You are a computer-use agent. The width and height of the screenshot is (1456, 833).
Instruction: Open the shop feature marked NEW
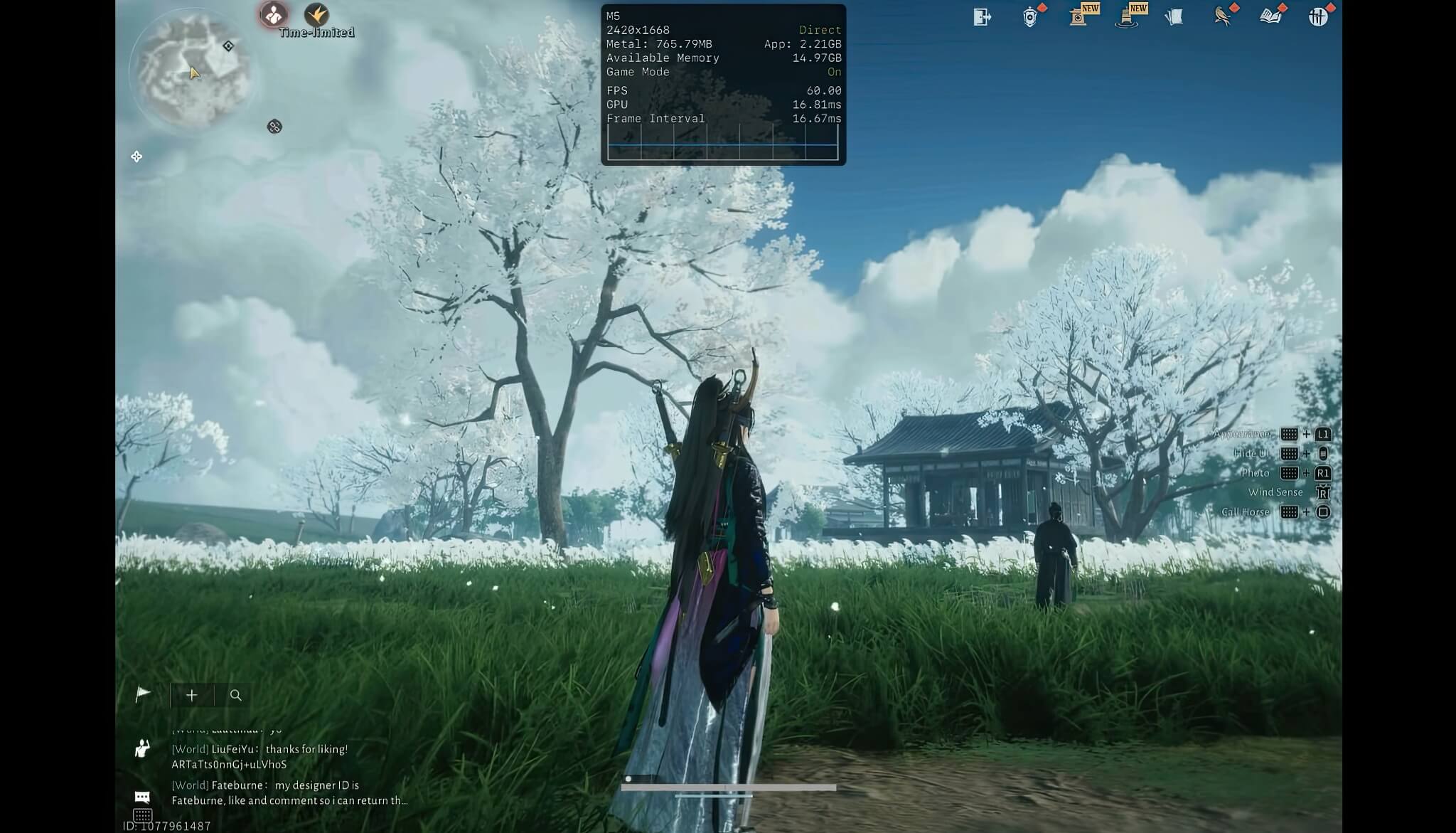pyautogui.click(x=1079, y=17)
